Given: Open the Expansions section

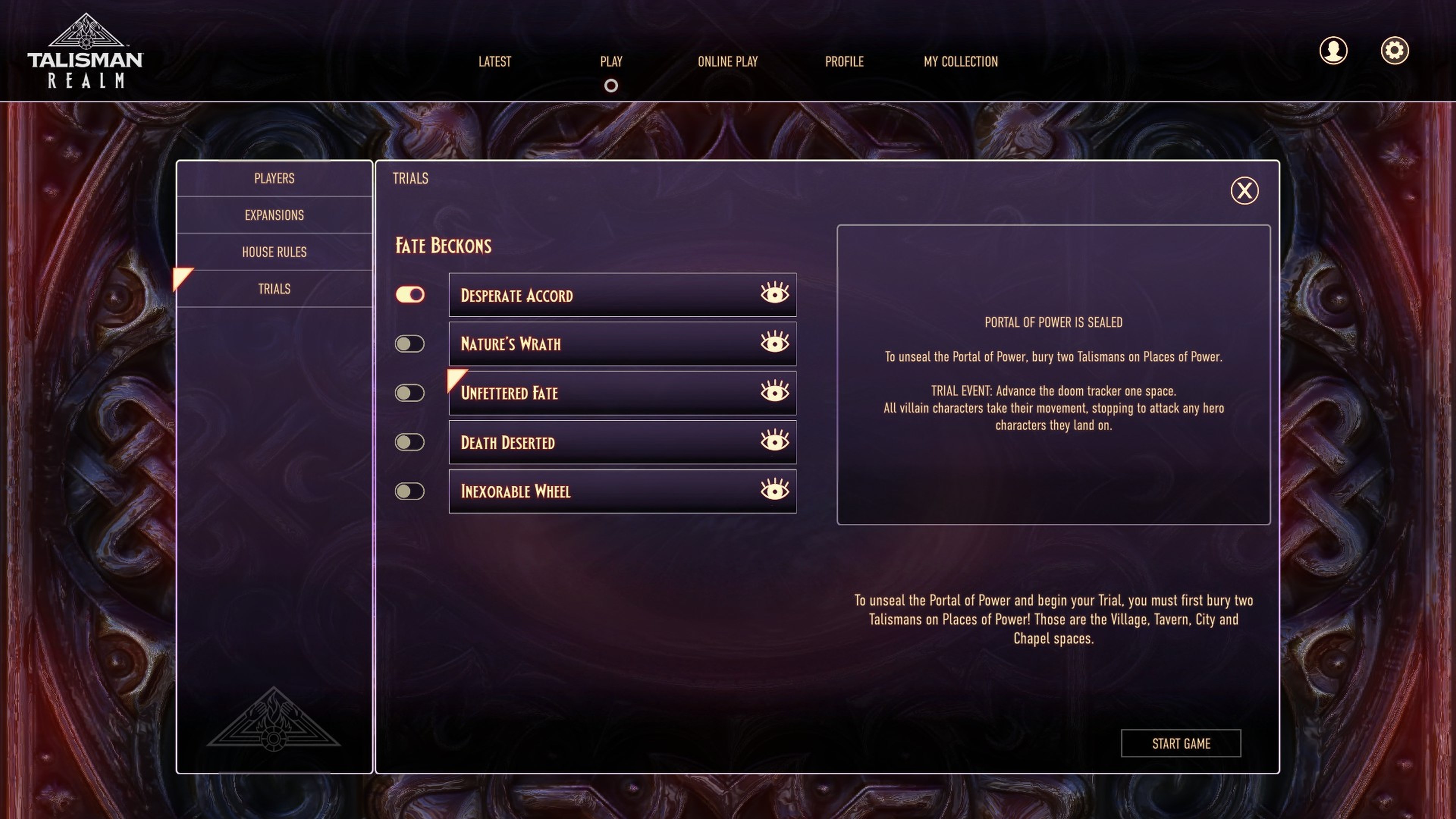Looking at the screenshot, I should click(x=273, y=215).
